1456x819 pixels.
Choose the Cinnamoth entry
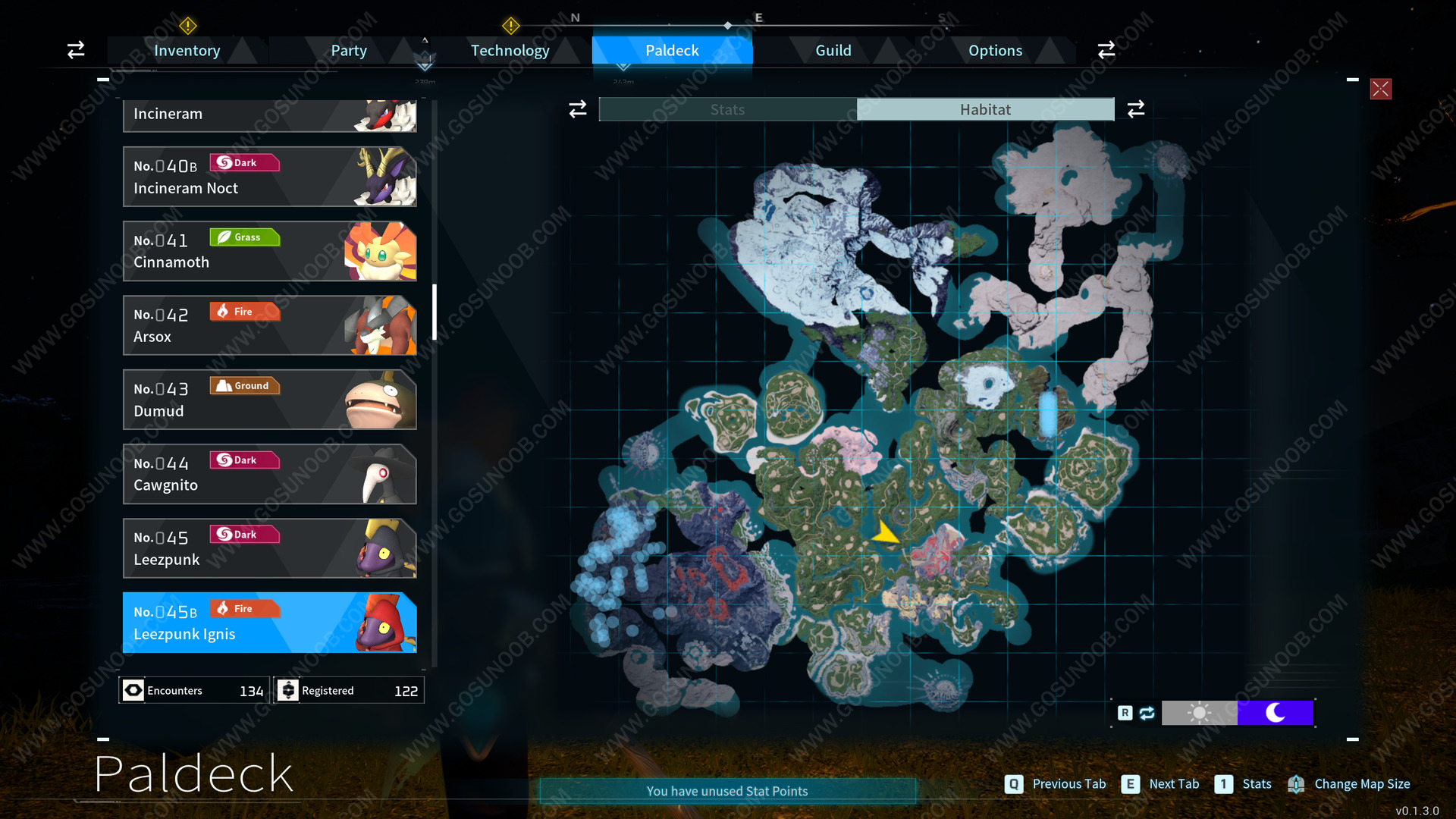269,251
